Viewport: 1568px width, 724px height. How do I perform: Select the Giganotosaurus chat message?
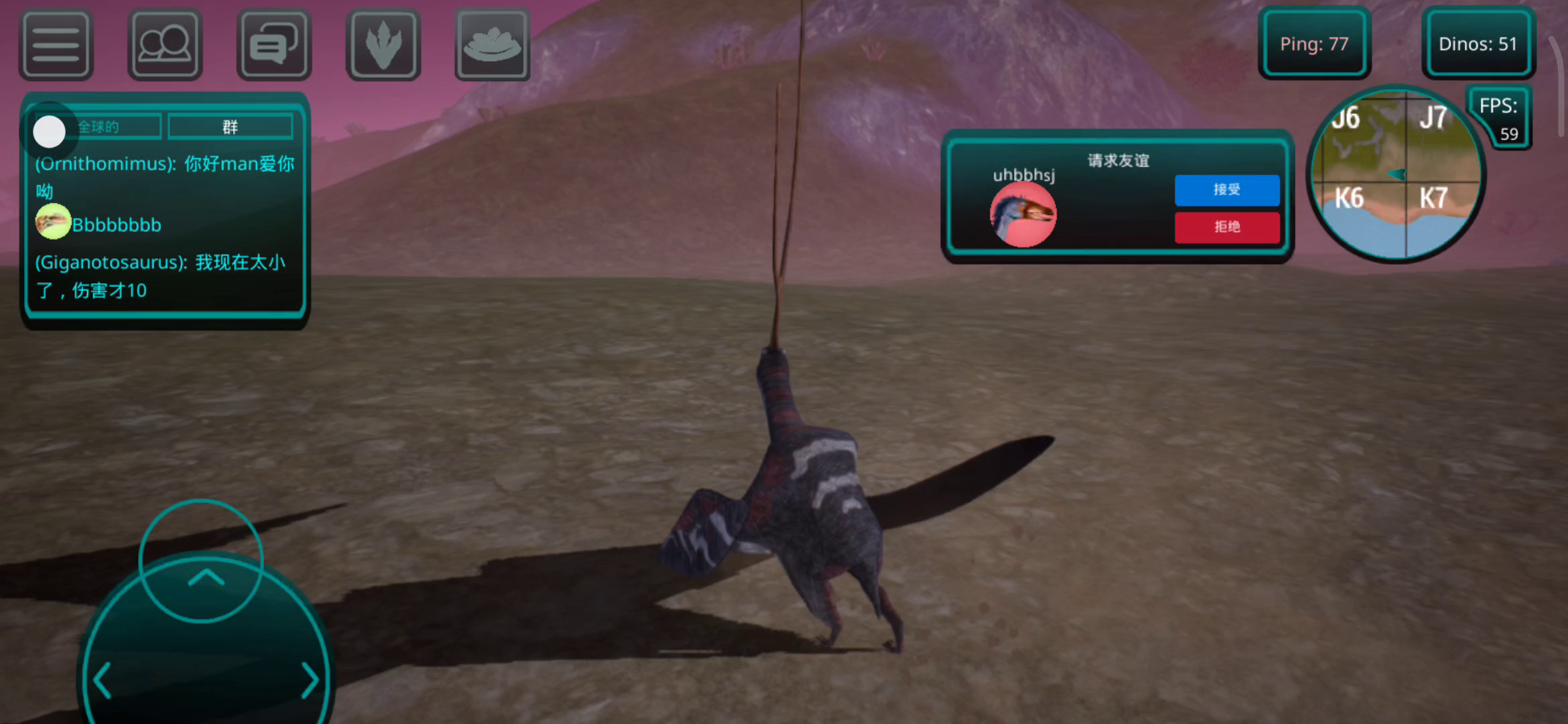[x=161, y=276]
